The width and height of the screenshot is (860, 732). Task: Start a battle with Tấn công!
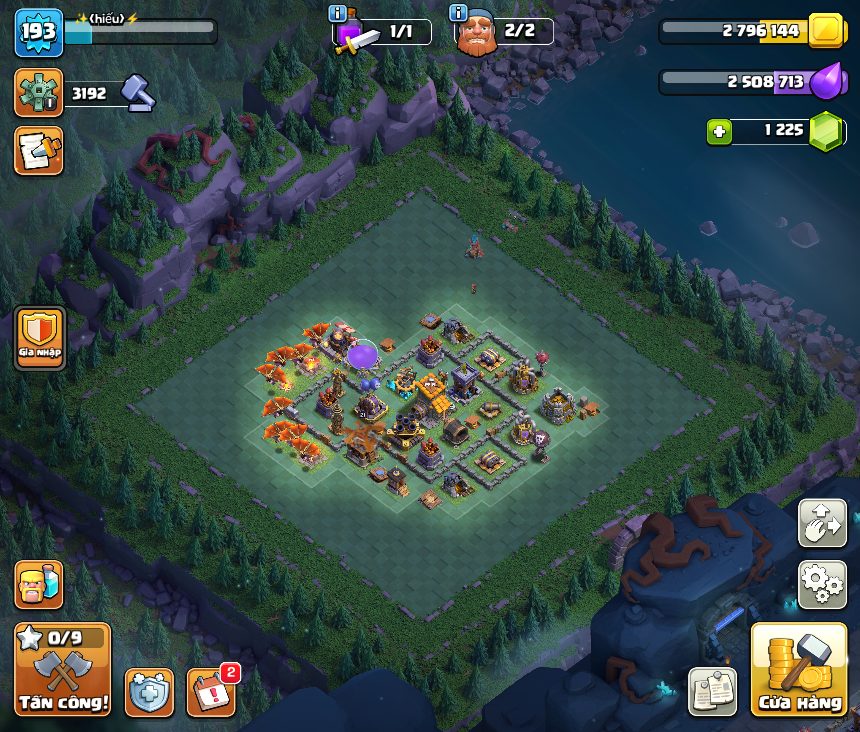[62, 668]
